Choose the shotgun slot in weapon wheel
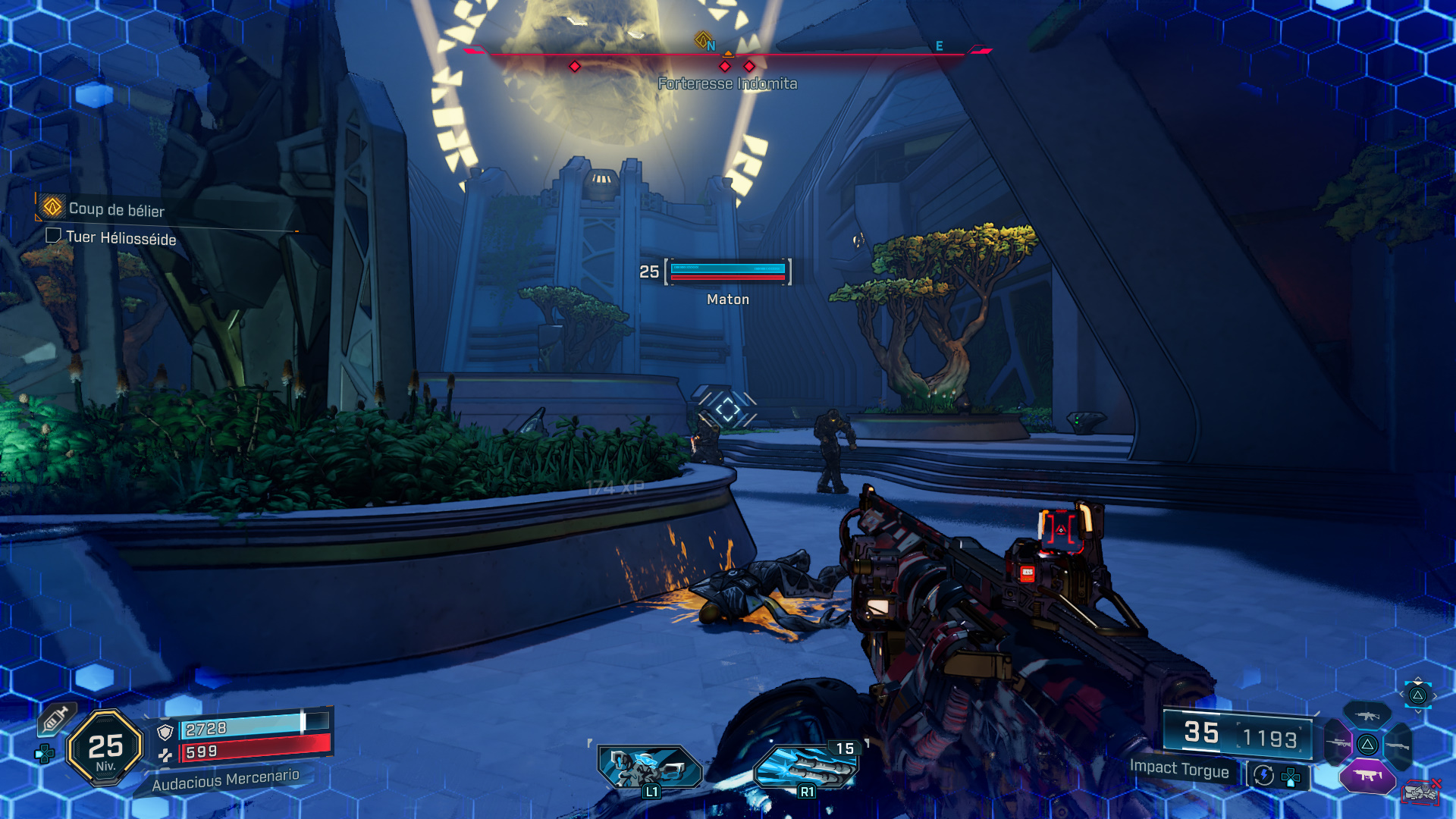The image size is (1456, 819). pyautogui.click(x=1398, y=746)
